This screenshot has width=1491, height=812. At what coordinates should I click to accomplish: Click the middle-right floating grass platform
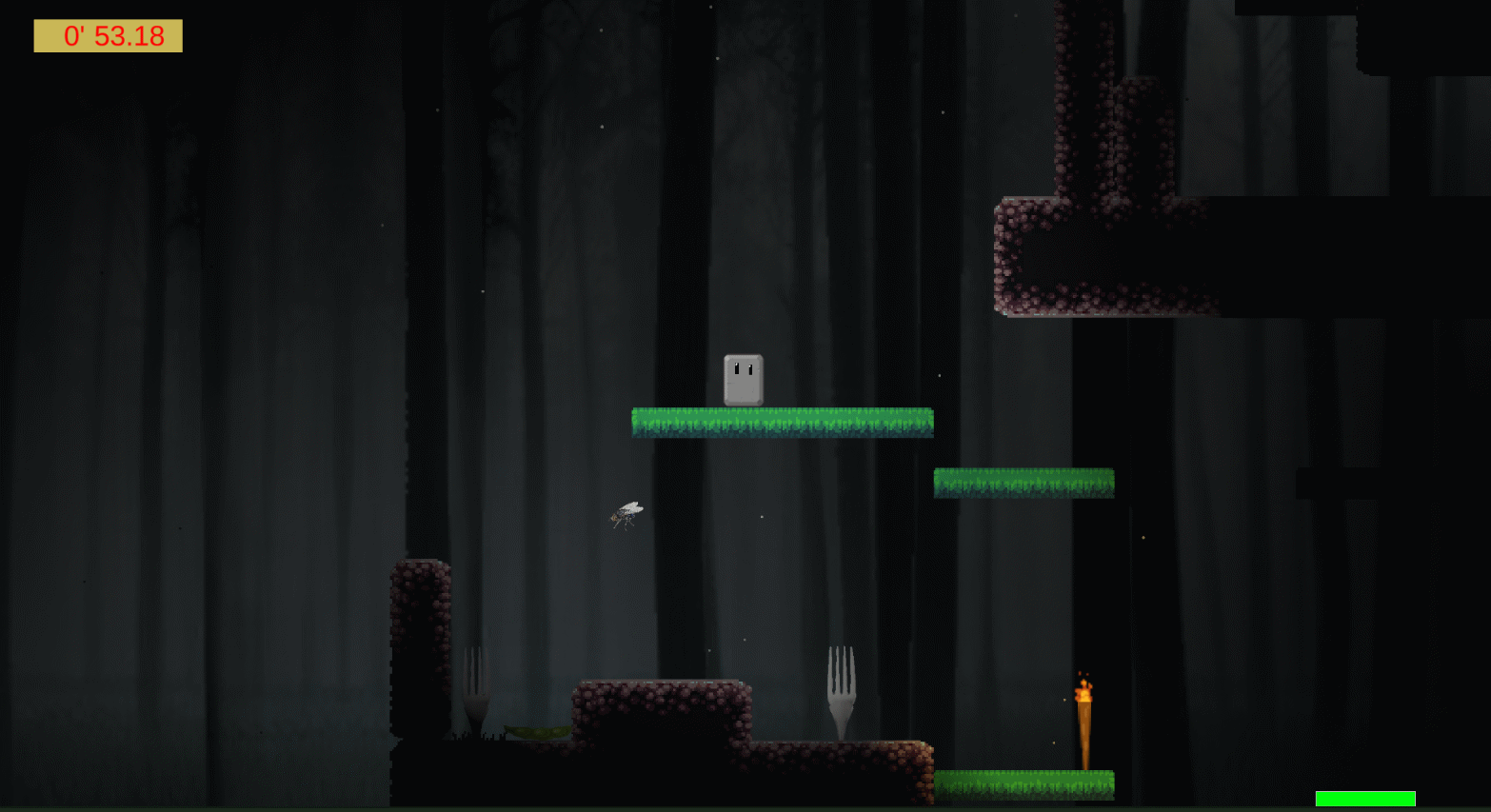1024,483
